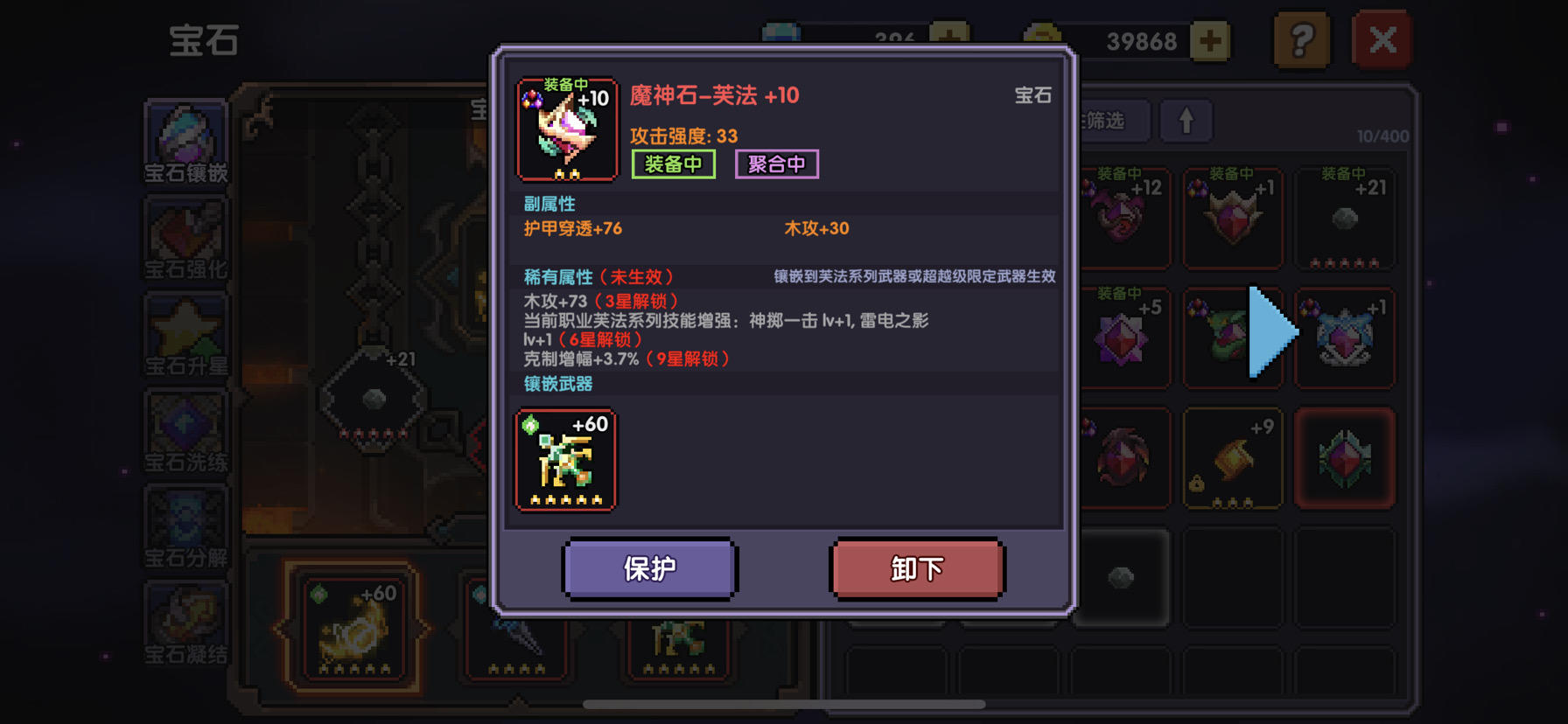
Task: Select the 宝石强化 sidebar icon
Action: pos(185,236)
